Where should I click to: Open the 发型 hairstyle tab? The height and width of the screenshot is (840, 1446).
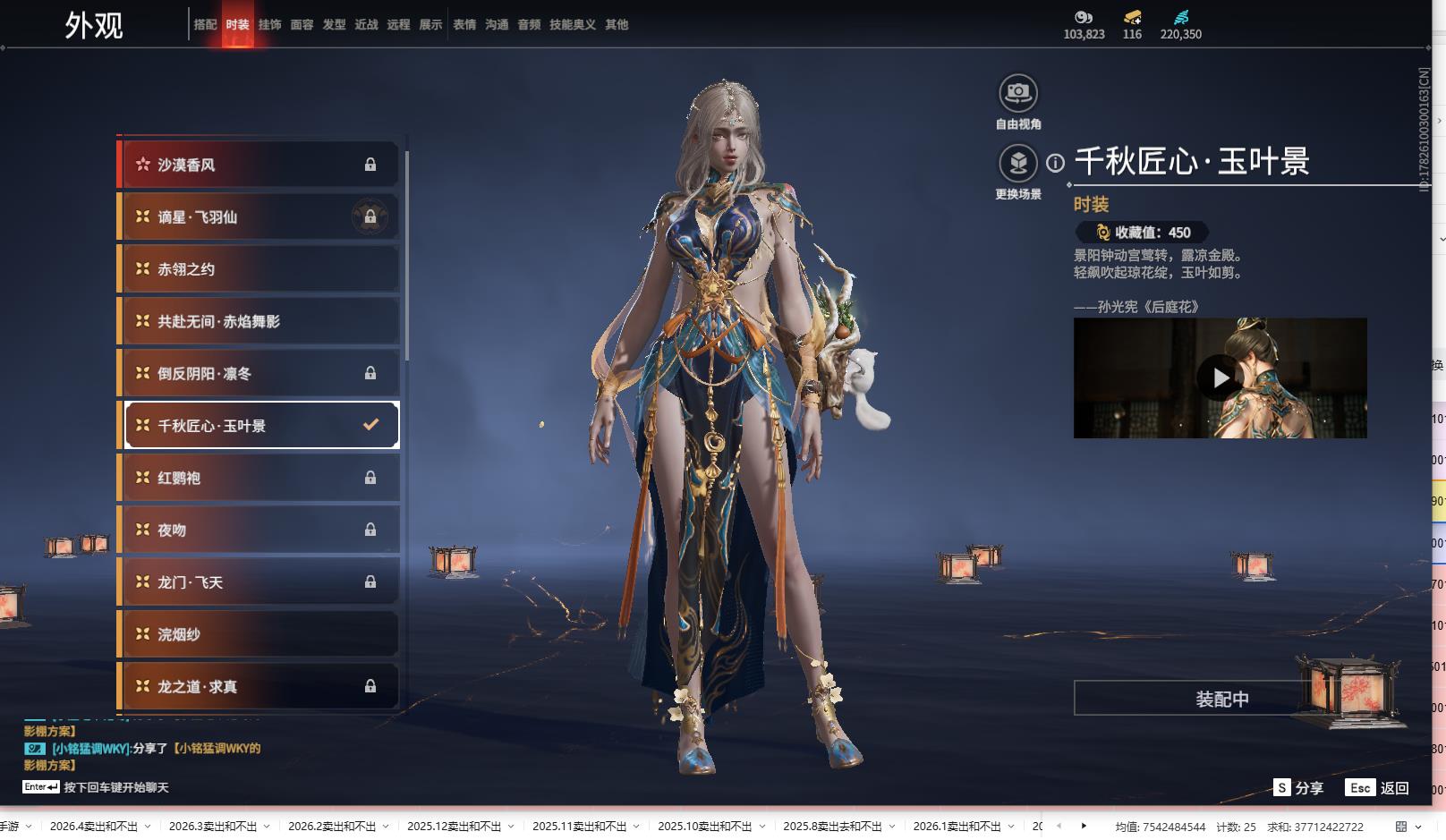334,25
